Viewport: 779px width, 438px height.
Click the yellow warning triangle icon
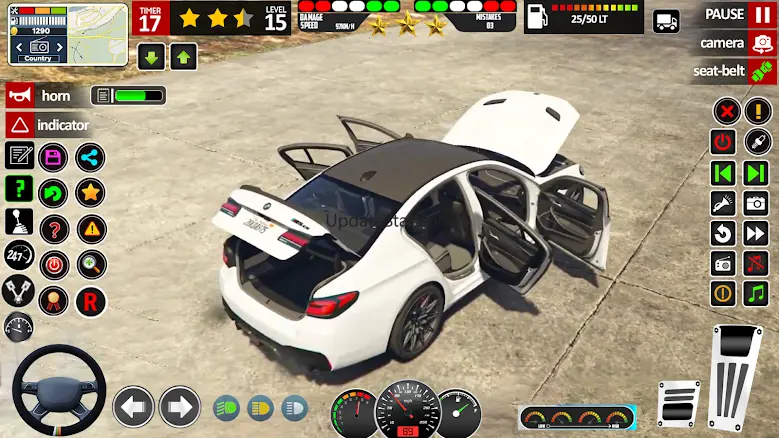[x=90, y=228]
